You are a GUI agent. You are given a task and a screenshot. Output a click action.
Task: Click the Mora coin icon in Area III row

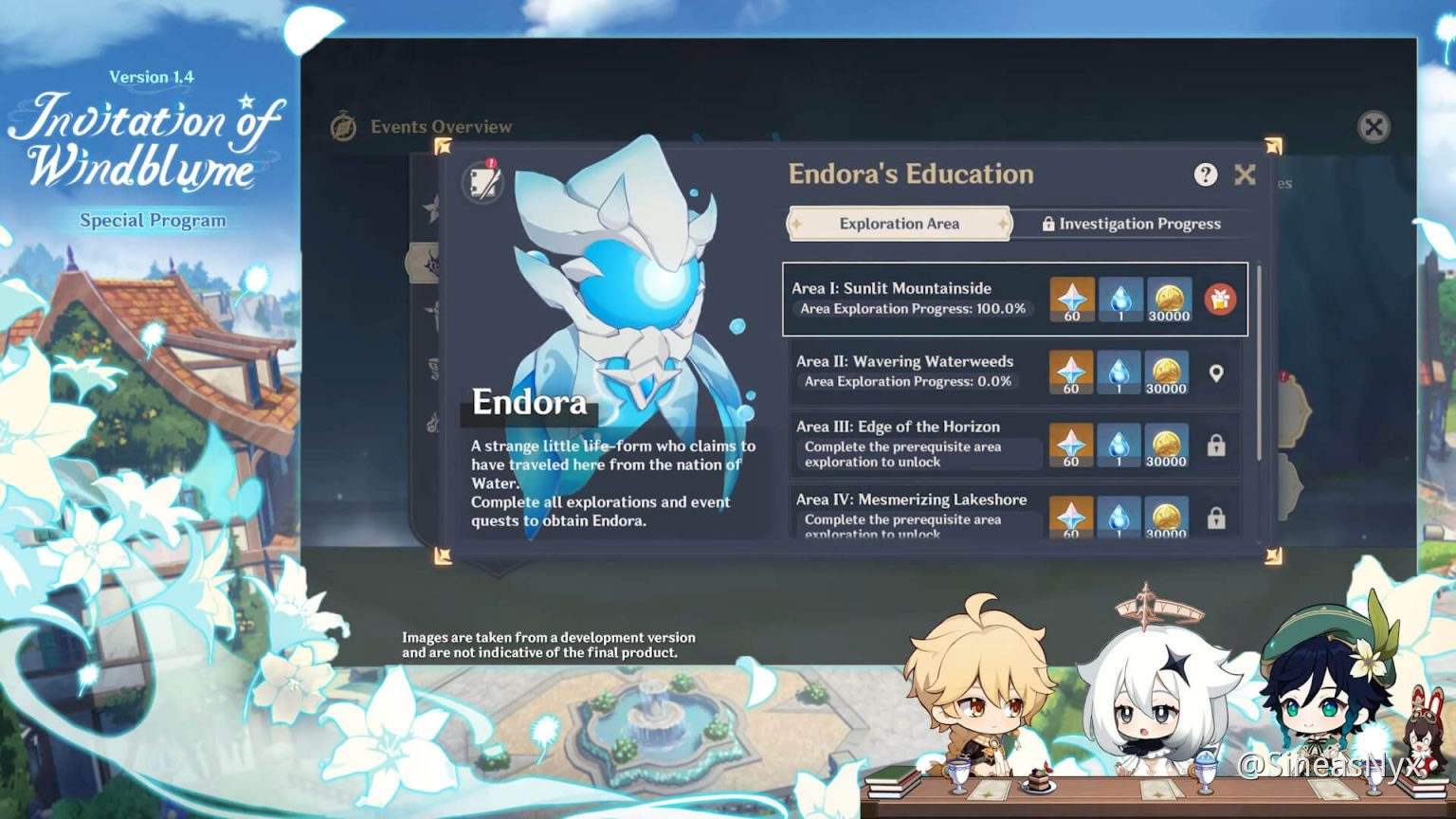coord(1167,442)
